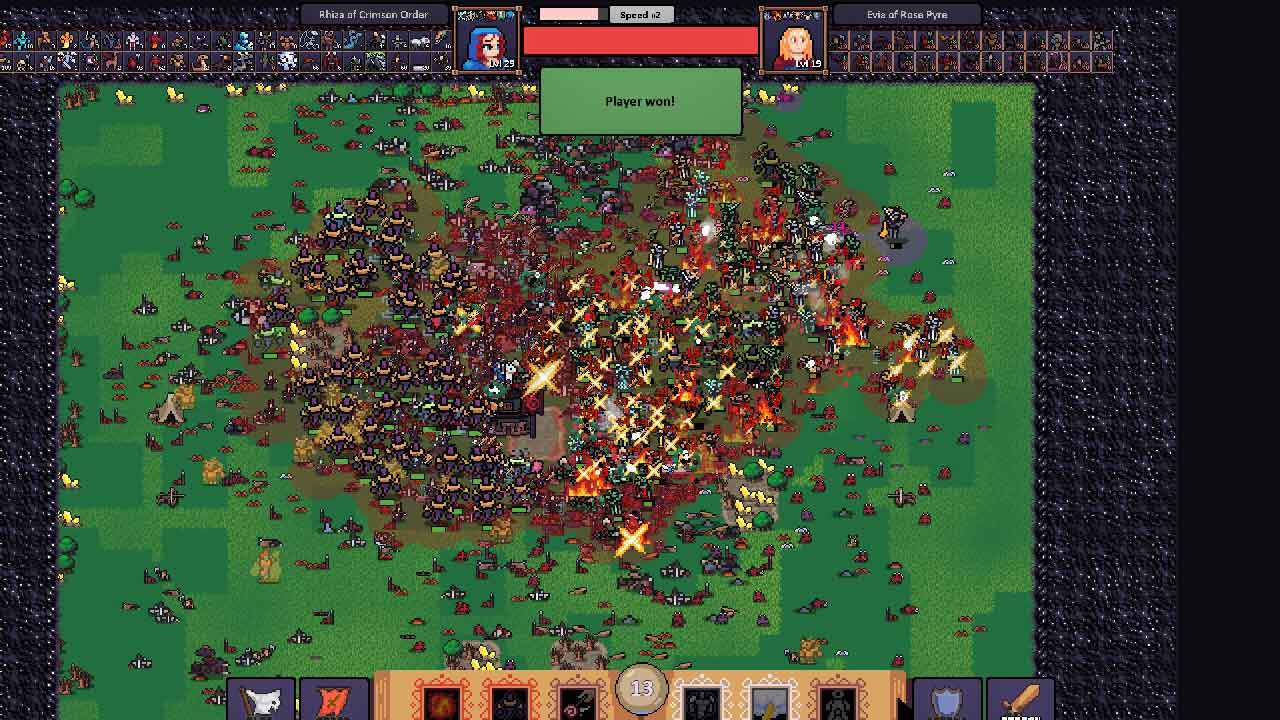Click the white flag surrender button
Screen dimensions: 1280x720
click(x=261, y=700)
